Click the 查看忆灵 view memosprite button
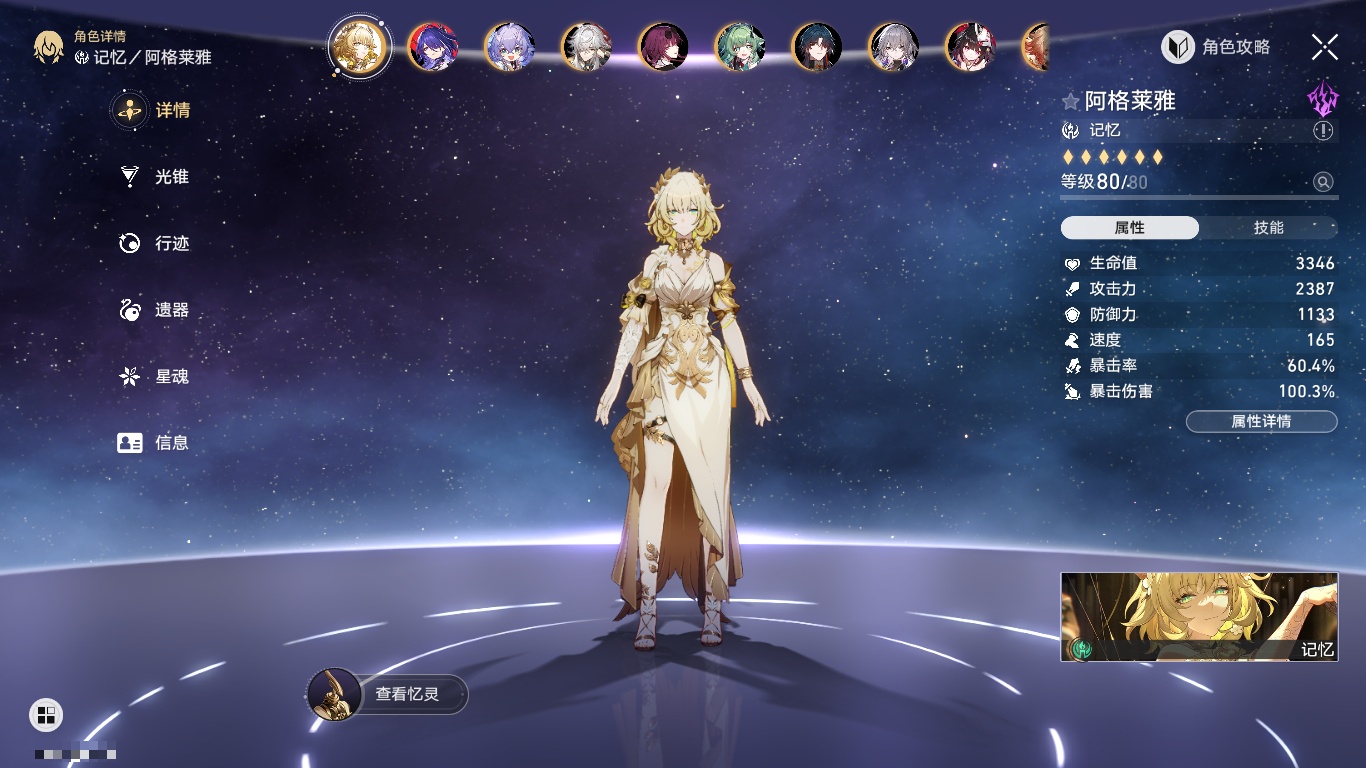This screenshot has width=1366, height=768. tap(388, 694)
